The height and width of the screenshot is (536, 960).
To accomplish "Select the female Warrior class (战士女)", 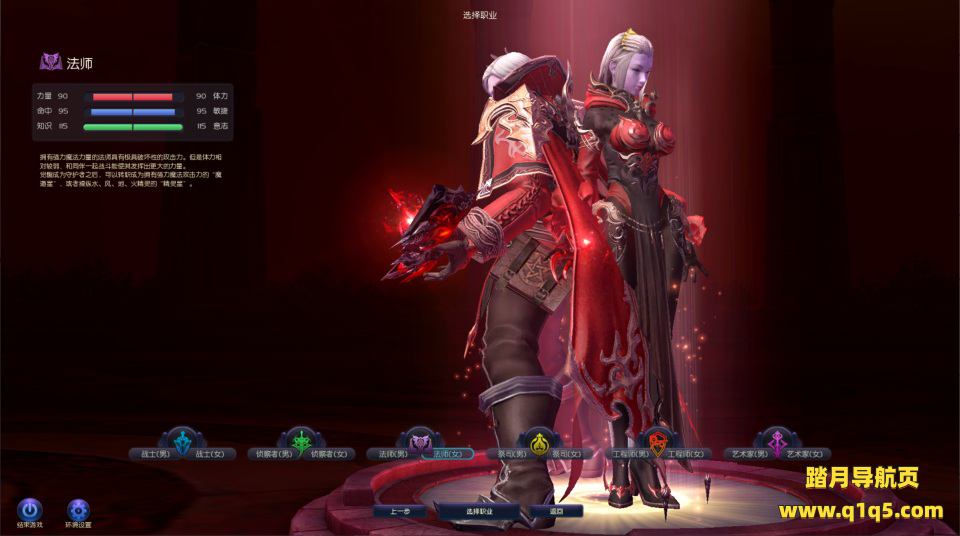I will 211,454.
